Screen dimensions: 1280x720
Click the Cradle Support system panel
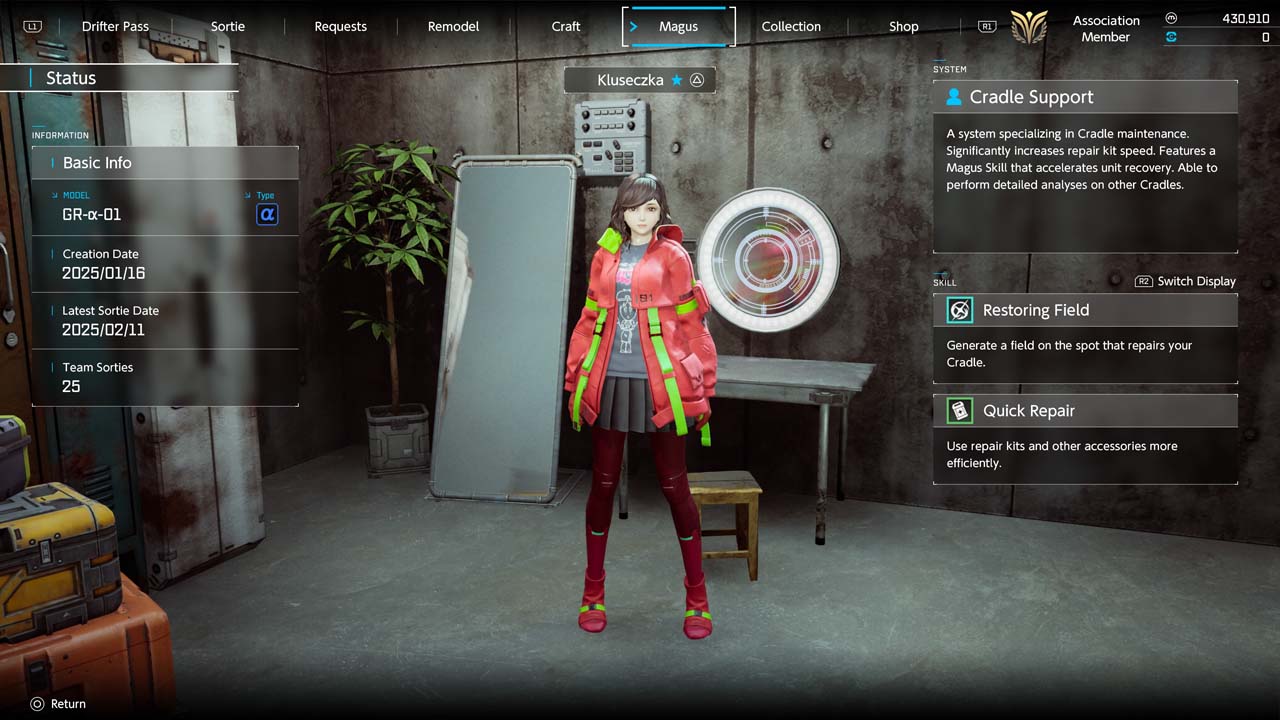coord(1085,97)
